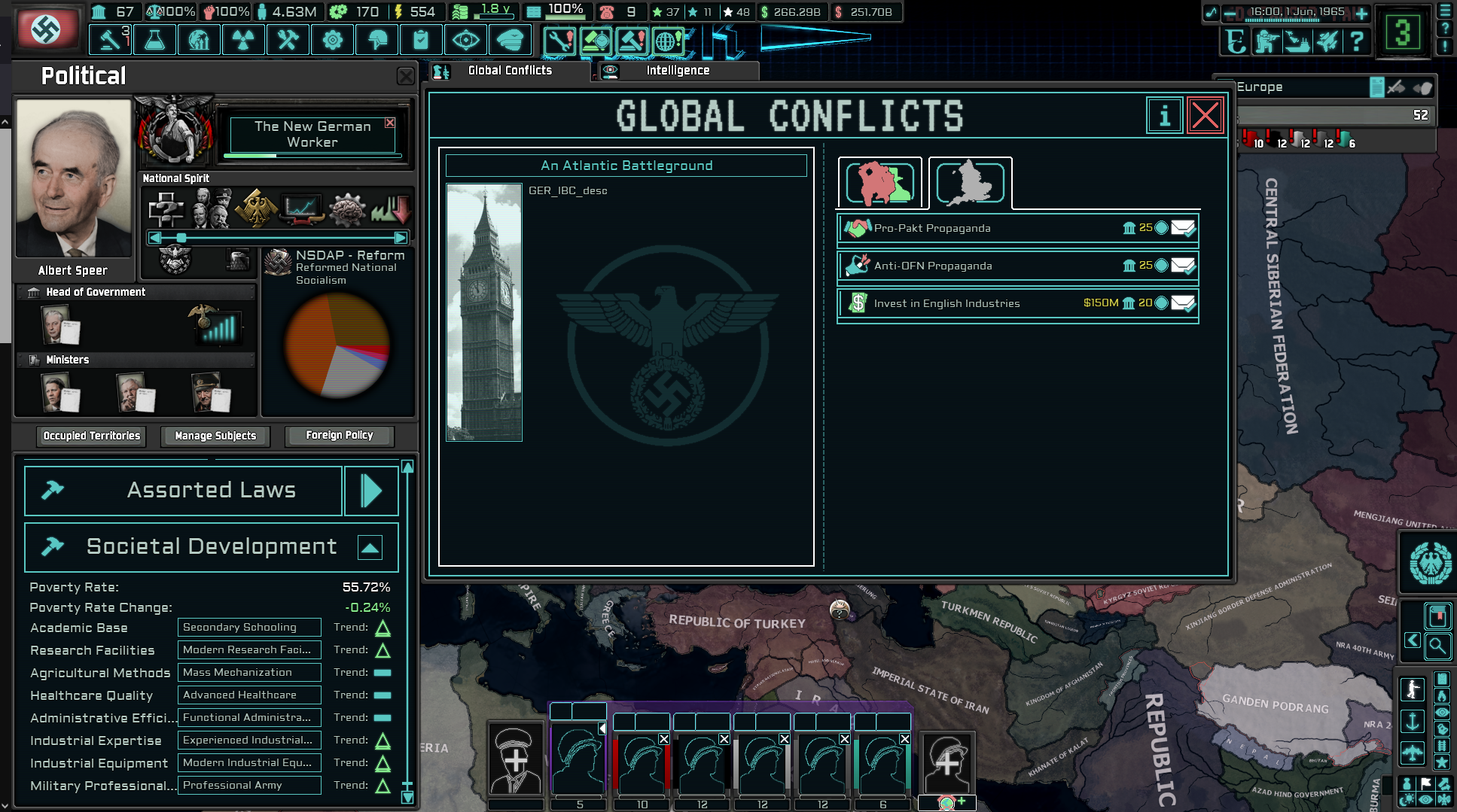The image size is (1457, 812).
Task: Open the intelligence agency eye icon
Action: coord(467,39)
